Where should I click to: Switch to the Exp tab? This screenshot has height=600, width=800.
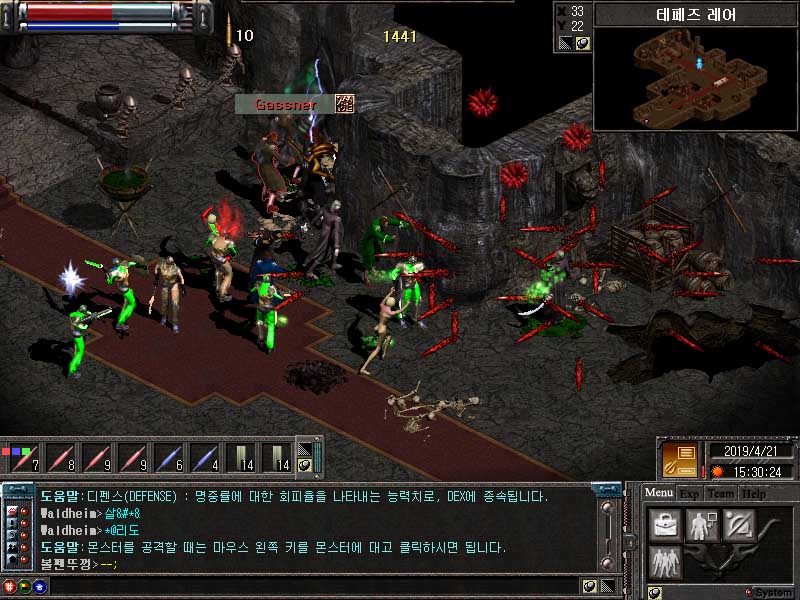coord(689,493)
